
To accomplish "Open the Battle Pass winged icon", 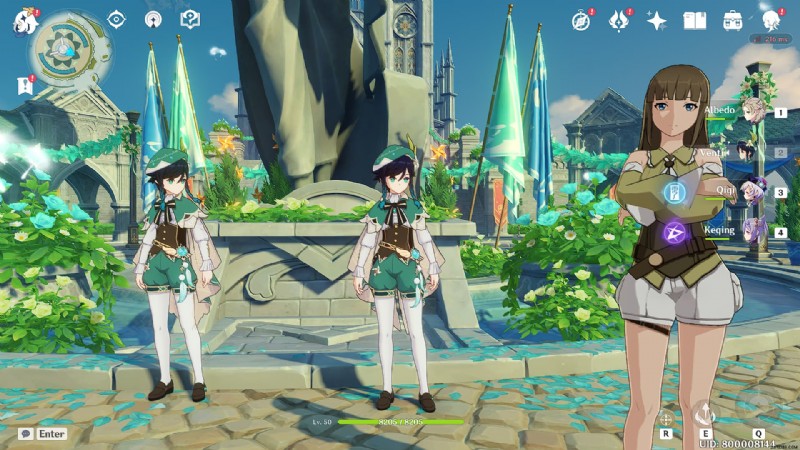I will [x=619, y=20].
